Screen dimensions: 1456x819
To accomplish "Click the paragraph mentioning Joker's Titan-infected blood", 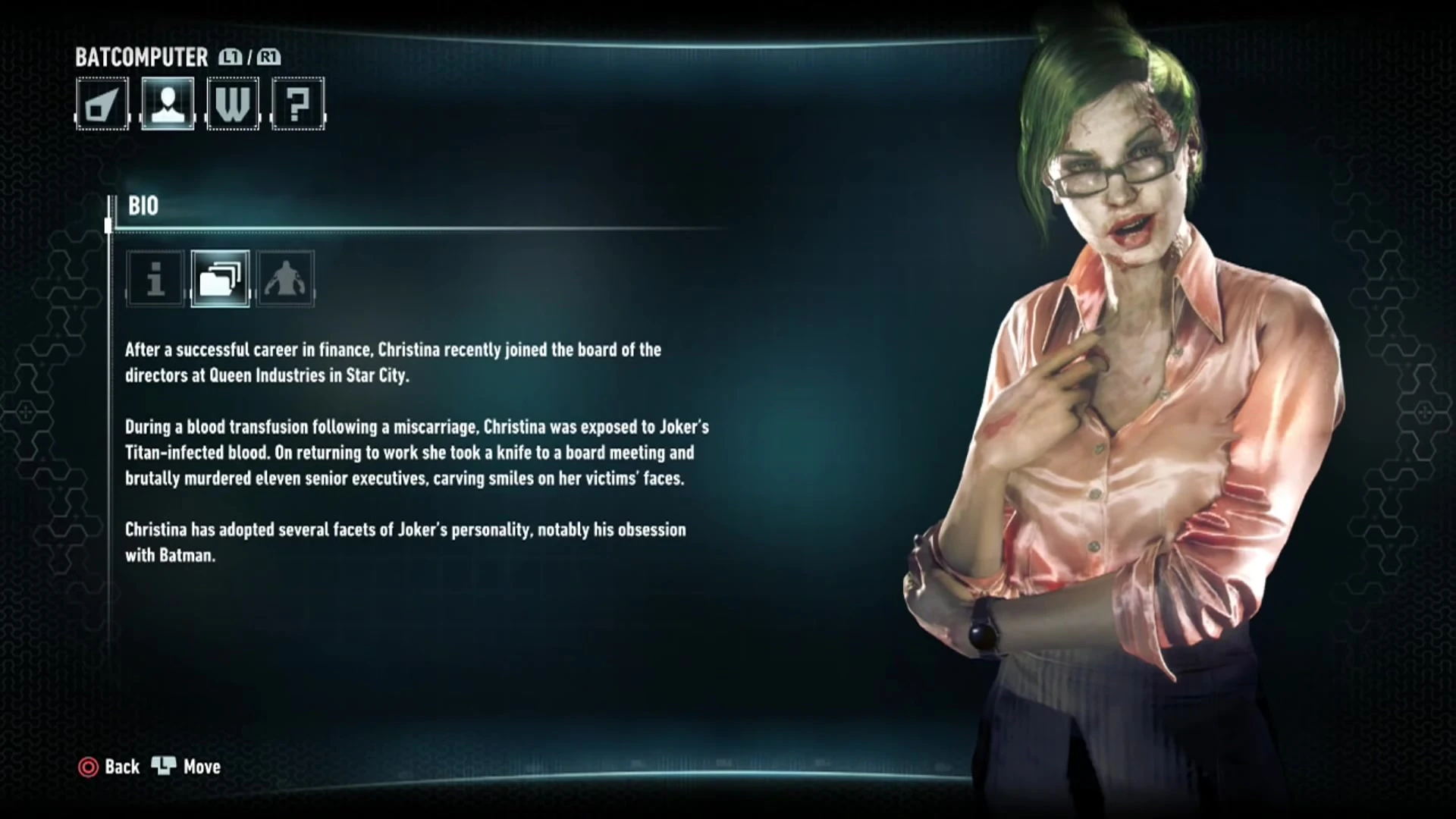I will [416, 453].
